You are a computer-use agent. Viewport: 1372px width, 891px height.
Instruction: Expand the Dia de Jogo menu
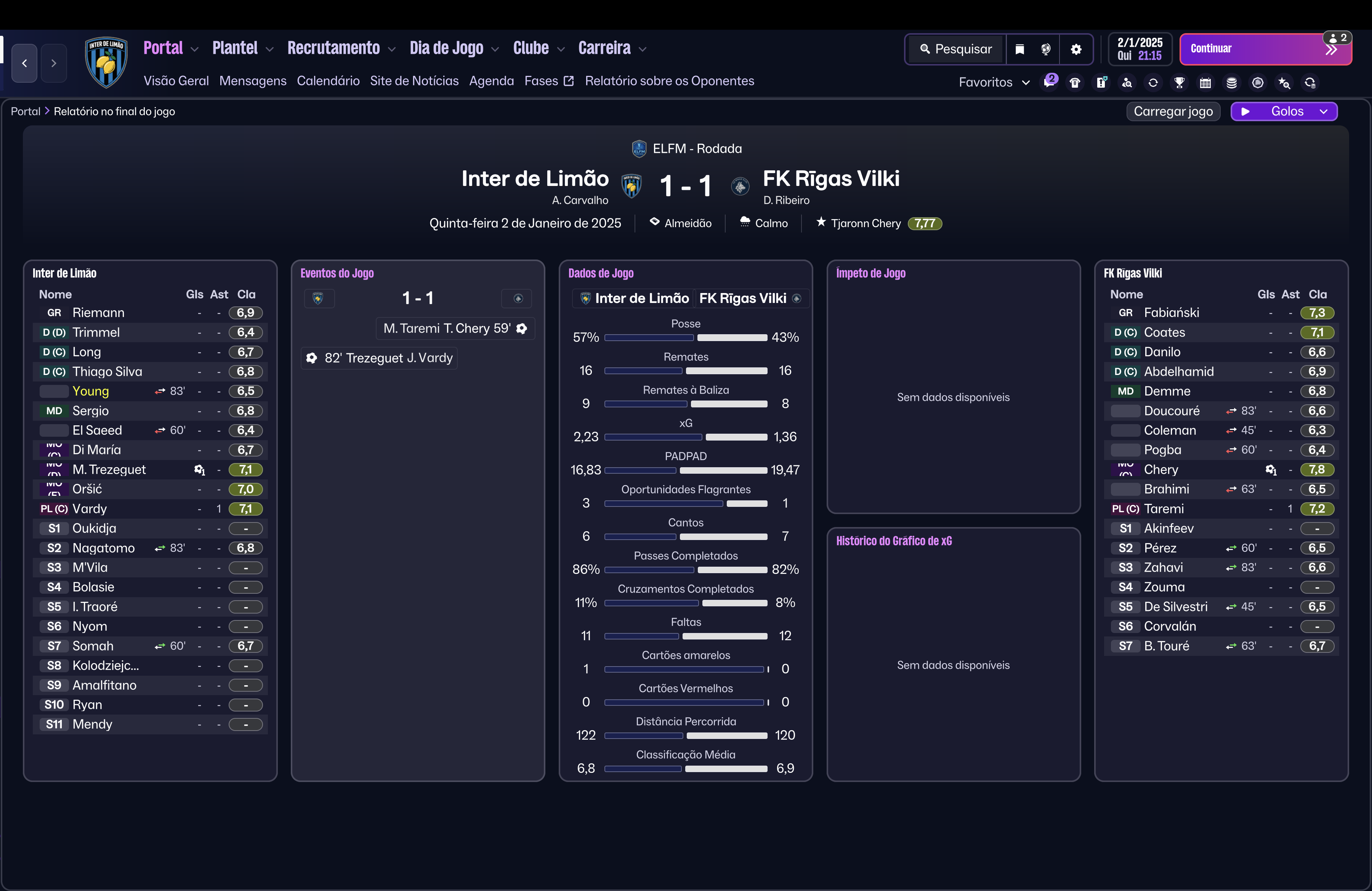[x=454, y=48]
